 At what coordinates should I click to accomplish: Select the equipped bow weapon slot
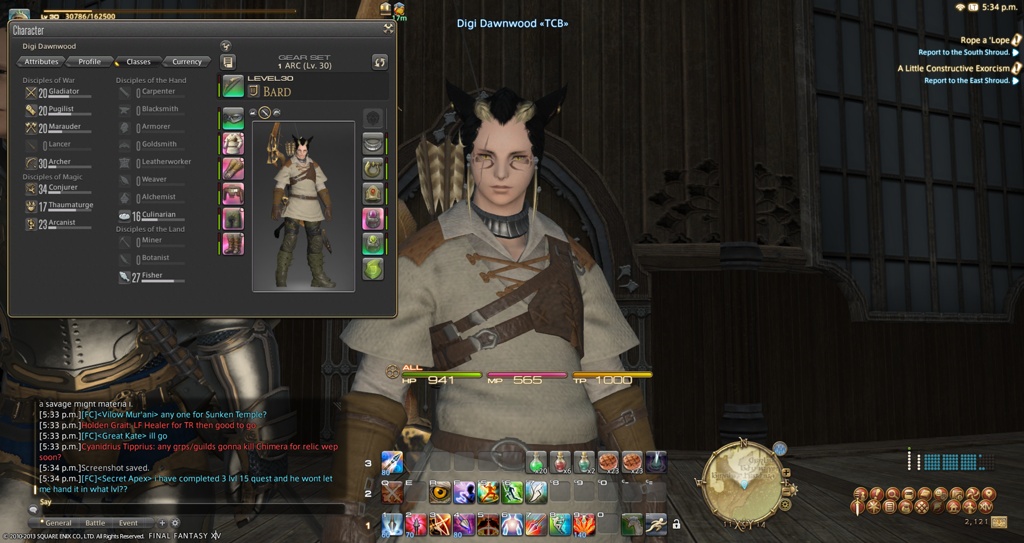233,85
